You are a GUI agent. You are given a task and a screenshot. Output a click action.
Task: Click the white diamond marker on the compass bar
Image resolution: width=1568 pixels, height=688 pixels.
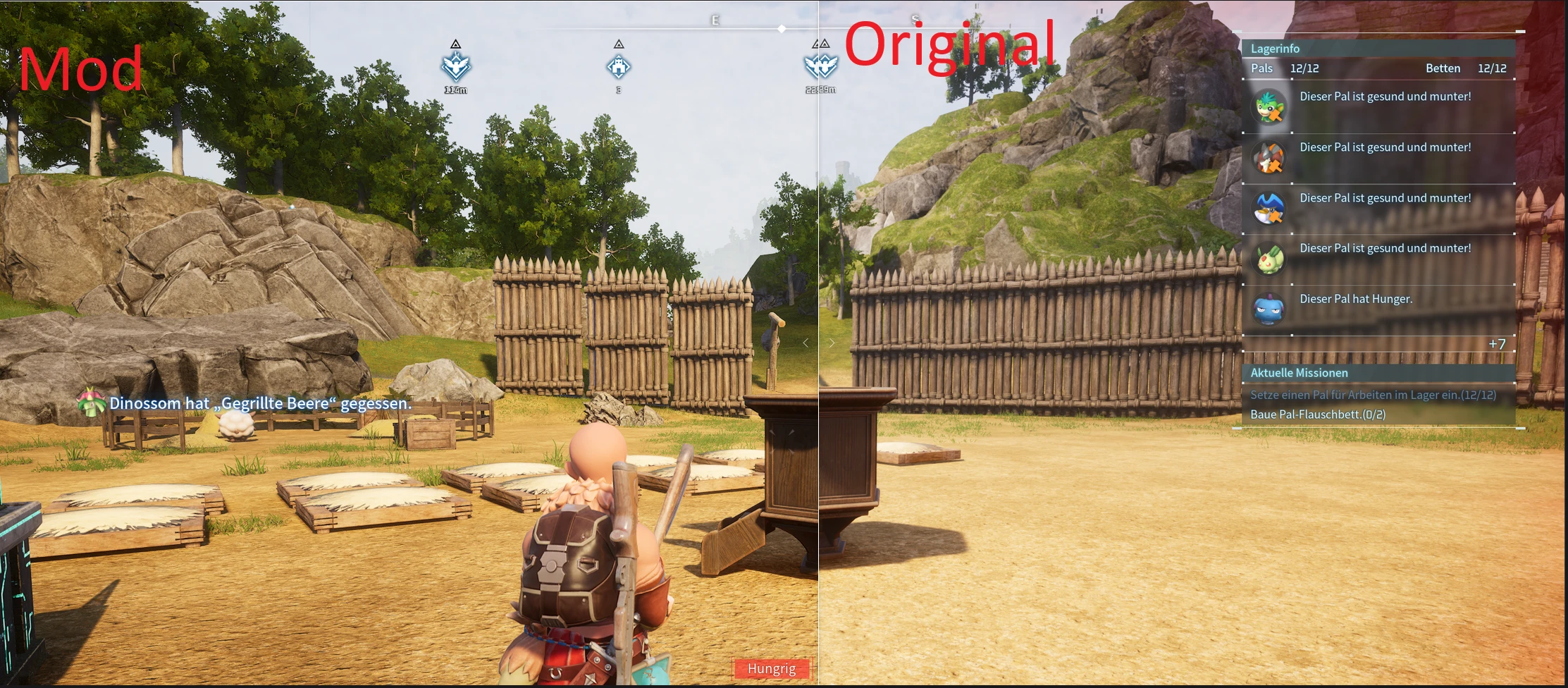click(782, 28)
